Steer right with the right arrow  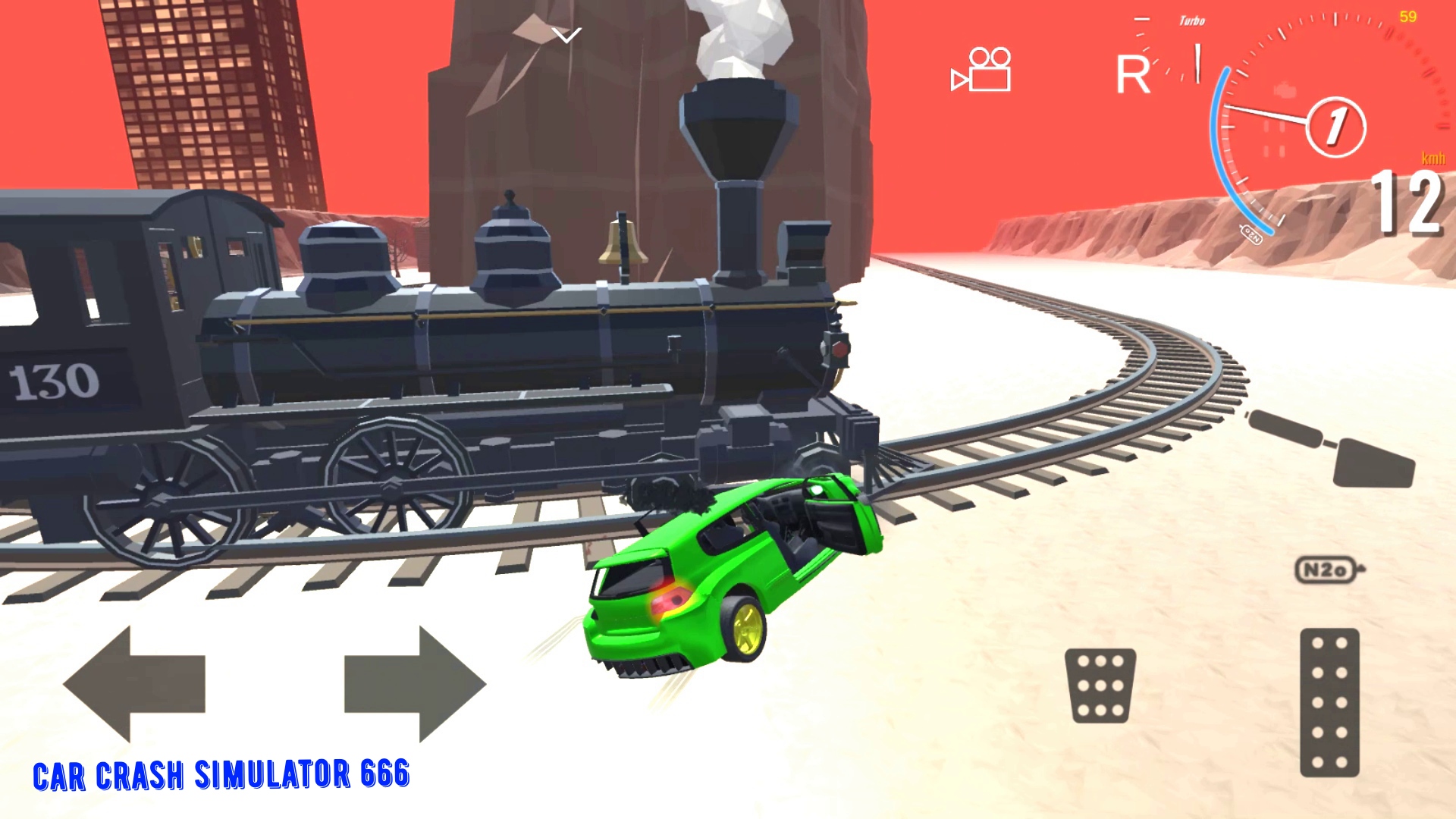tap(413, 682)
